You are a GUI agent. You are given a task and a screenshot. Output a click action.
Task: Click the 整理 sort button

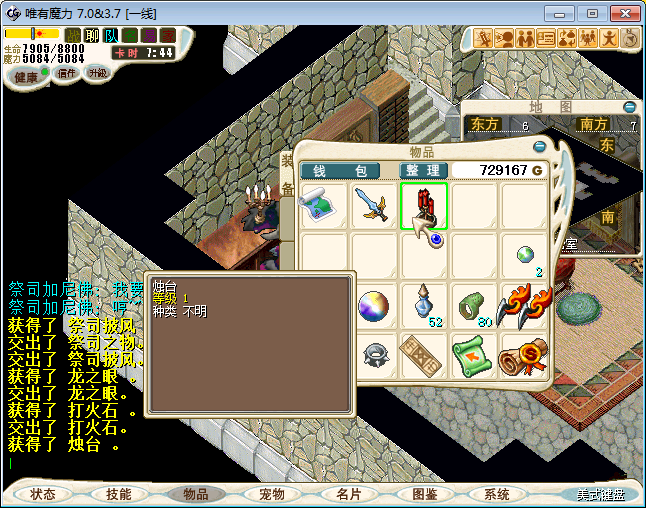coord(422,171)
